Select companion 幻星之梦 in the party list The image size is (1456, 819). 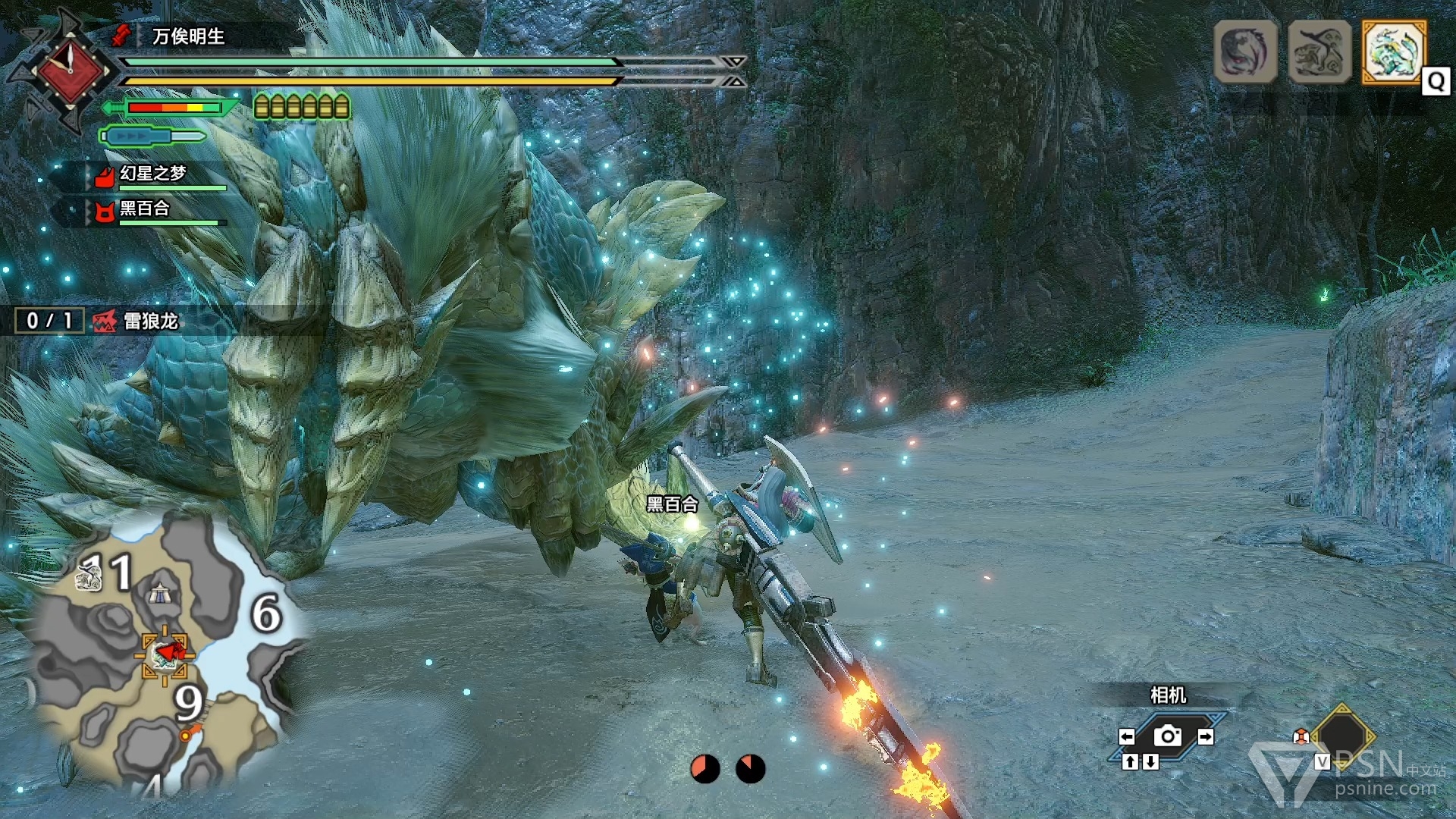tap(152, 174)
